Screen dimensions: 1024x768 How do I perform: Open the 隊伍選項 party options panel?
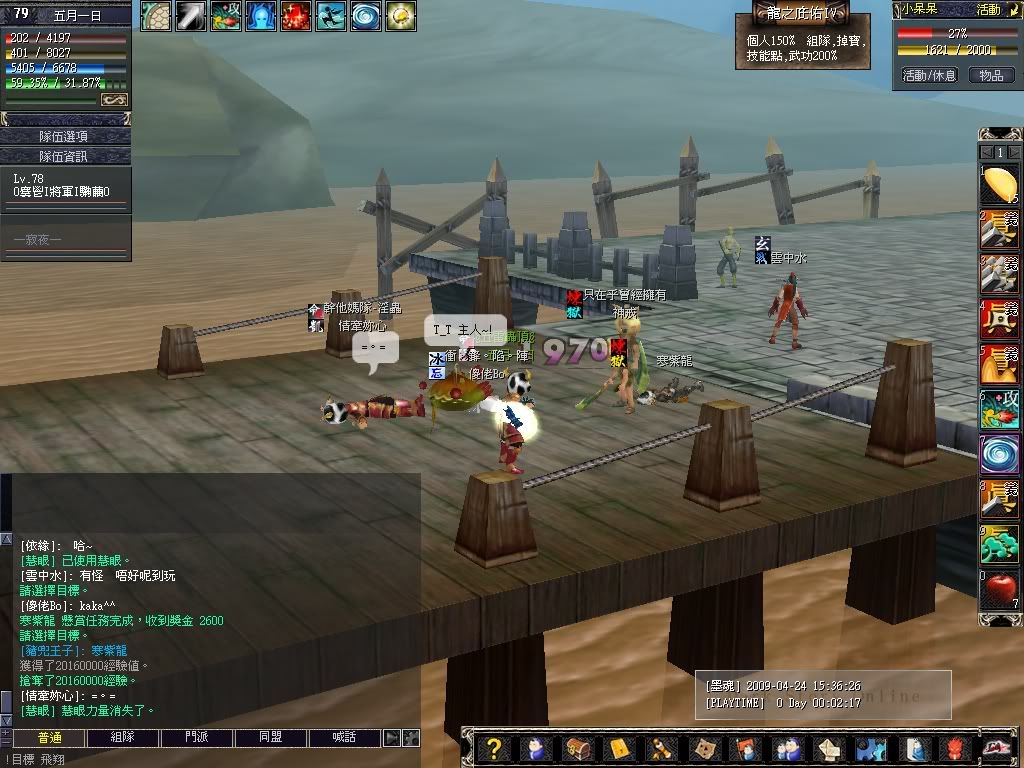click(65, 136)
